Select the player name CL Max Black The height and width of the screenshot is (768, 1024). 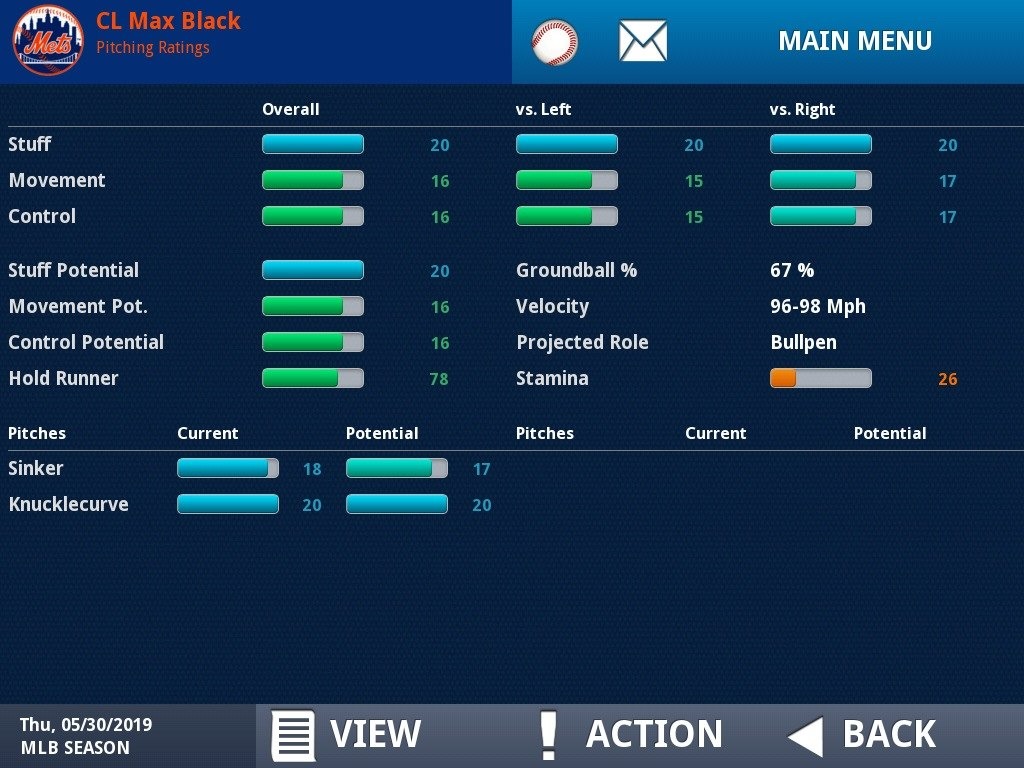tap(168, 21)
